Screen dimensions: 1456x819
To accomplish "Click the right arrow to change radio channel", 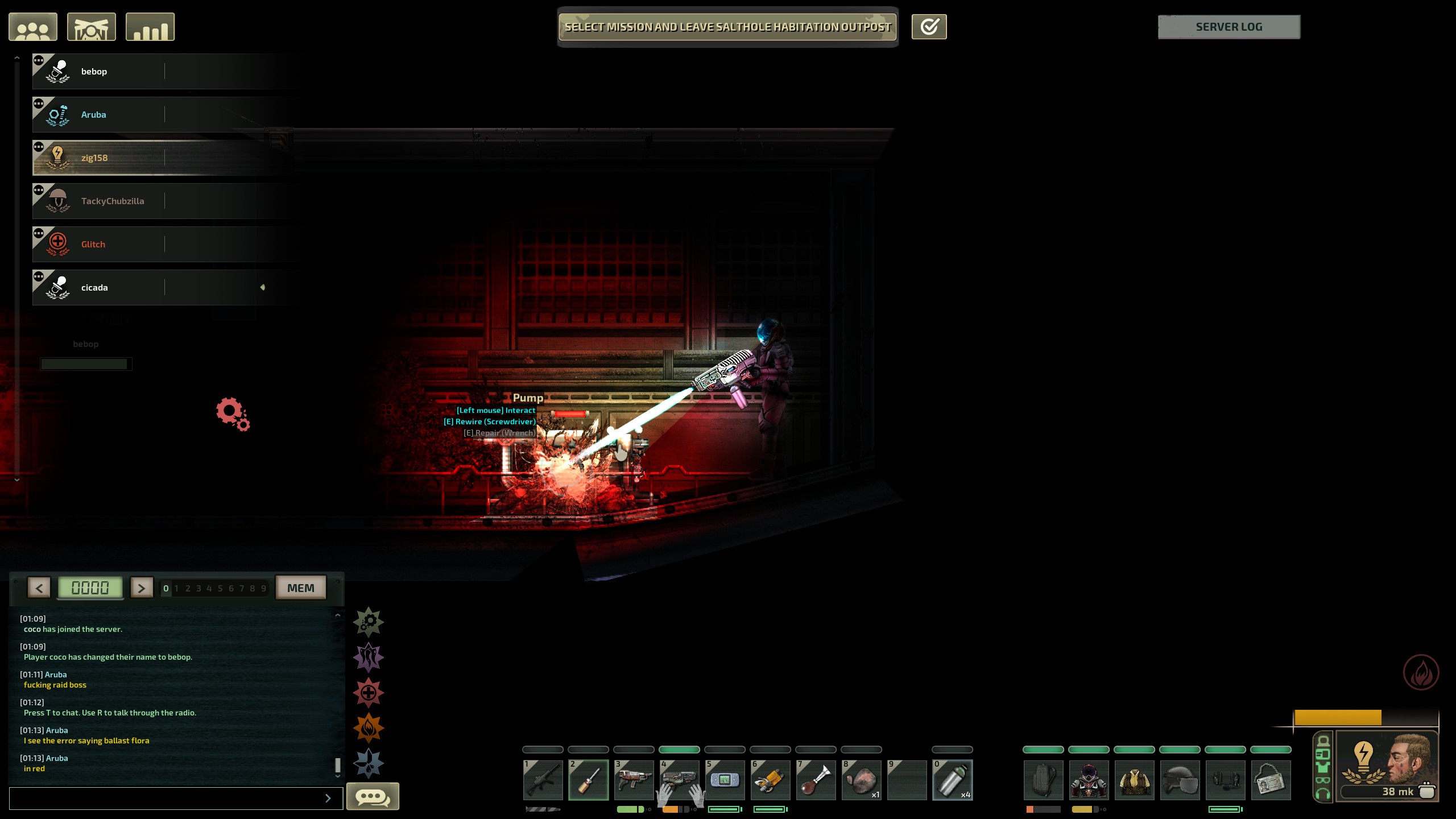I will tap(142, 588).
